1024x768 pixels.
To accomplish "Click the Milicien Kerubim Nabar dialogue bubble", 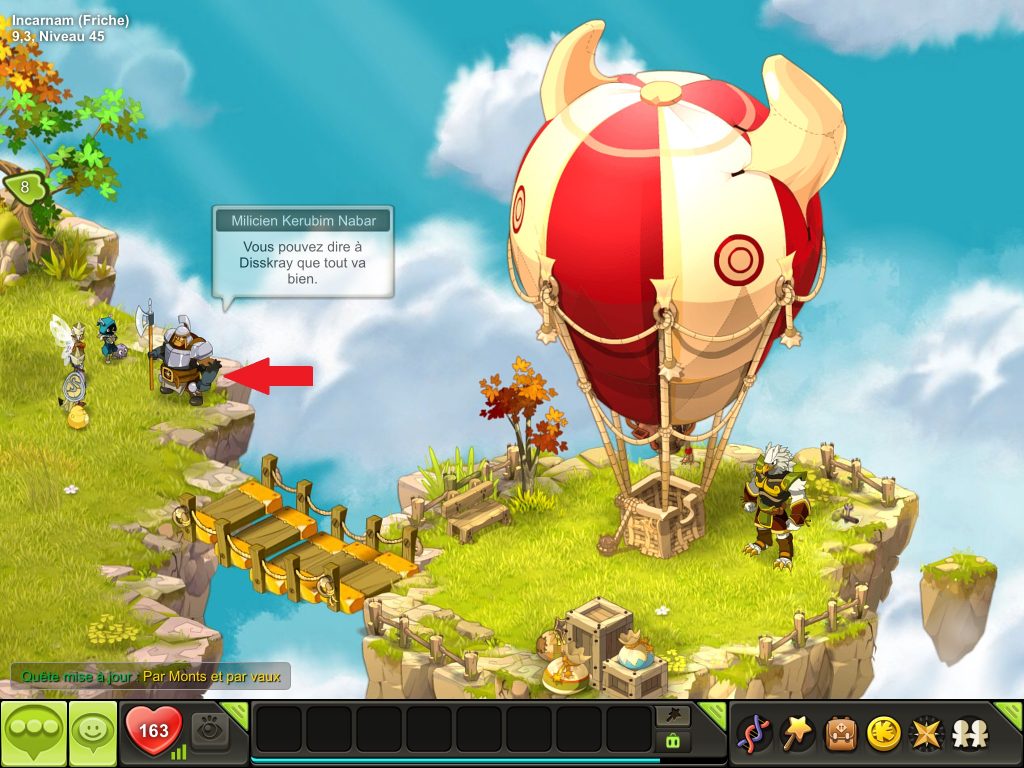I will pyautogui.click(x=302, y=250).
